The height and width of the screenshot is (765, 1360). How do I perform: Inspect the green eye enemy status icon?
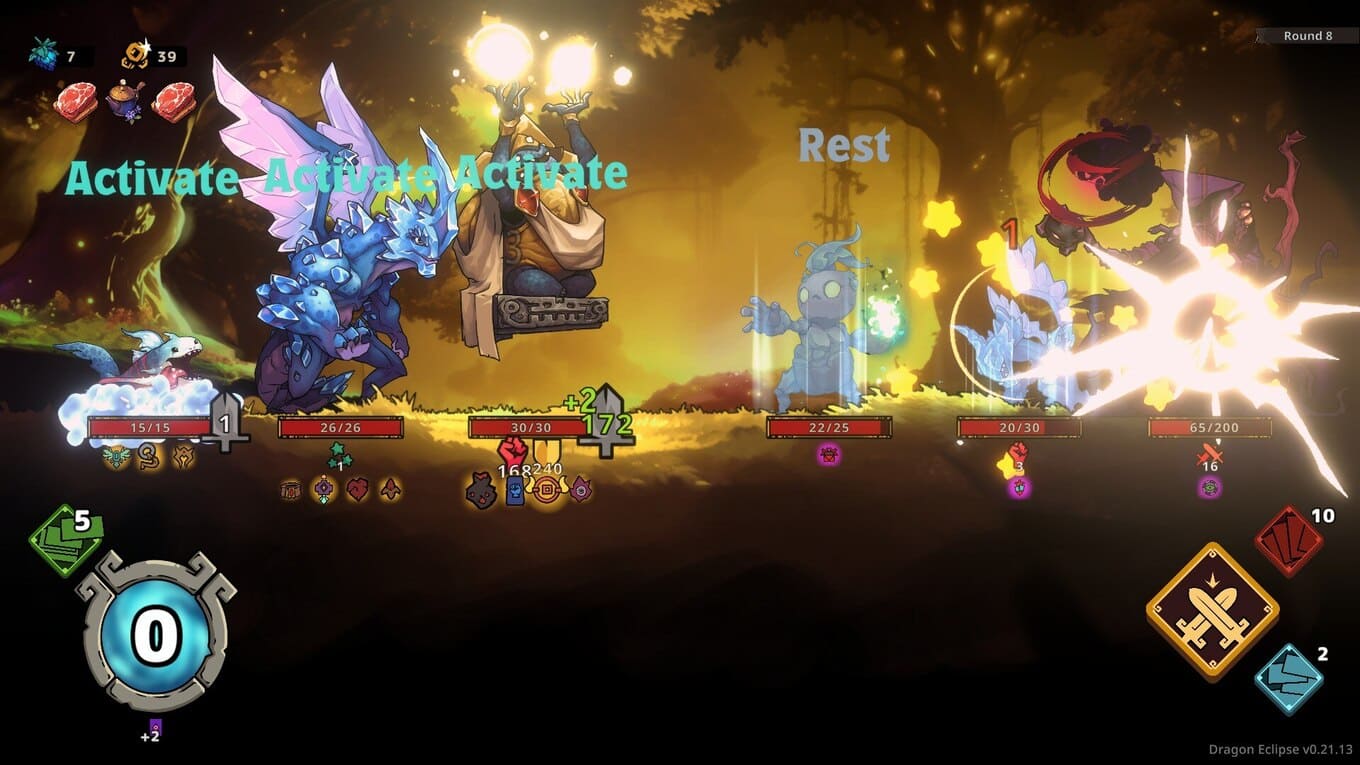[1210, 488]
